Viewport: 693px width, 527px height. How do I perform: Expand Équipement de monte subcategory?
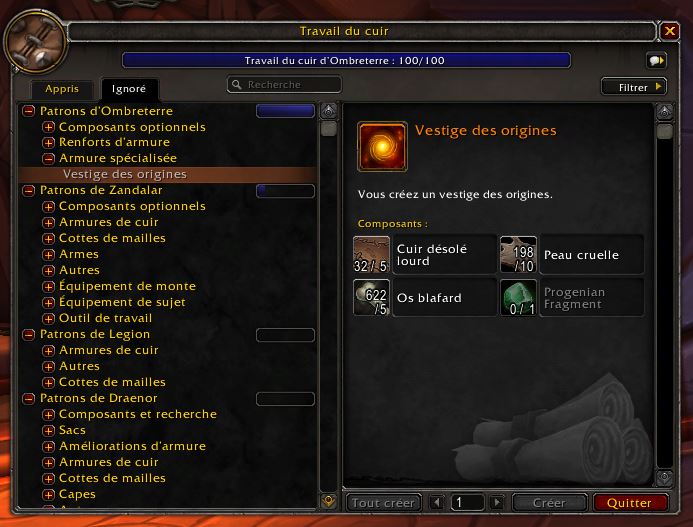(48, 286)
